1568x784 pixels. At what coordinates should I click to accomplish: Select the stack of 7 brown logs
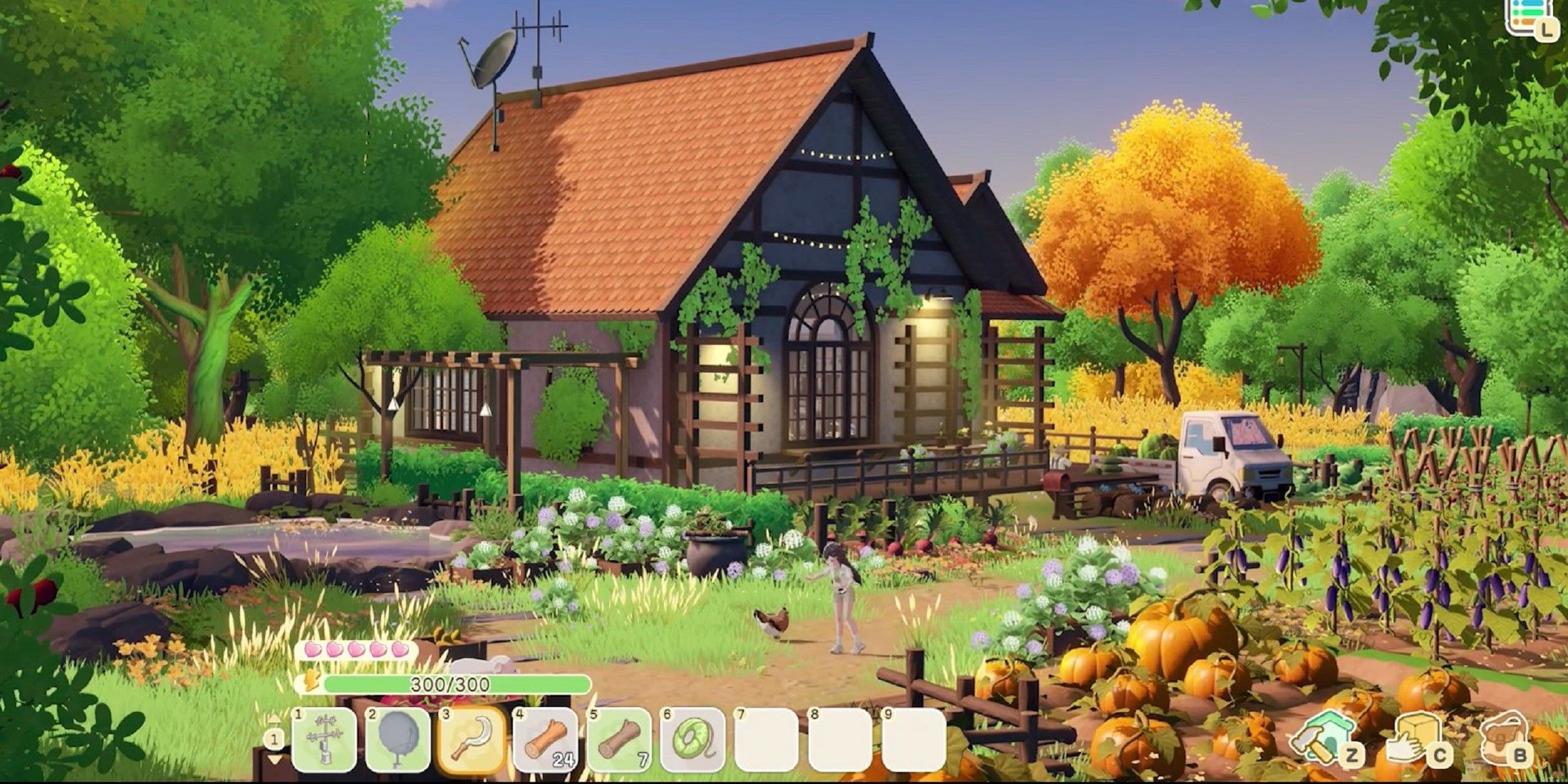pyautogui.click(x=619, y=741)
